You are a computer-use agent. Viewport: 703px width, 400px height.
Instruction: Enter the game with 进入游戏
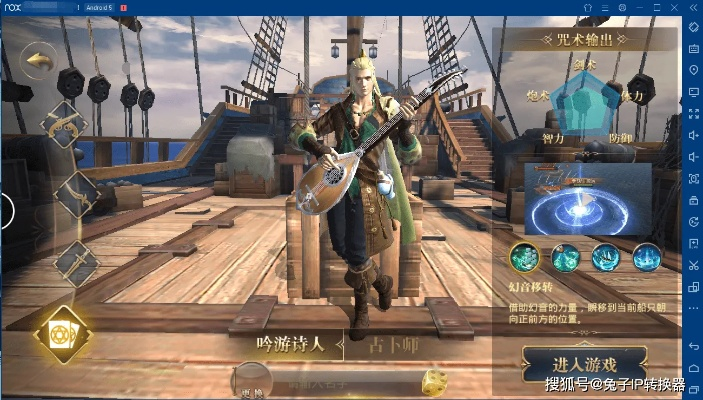(x=585, y=364)
